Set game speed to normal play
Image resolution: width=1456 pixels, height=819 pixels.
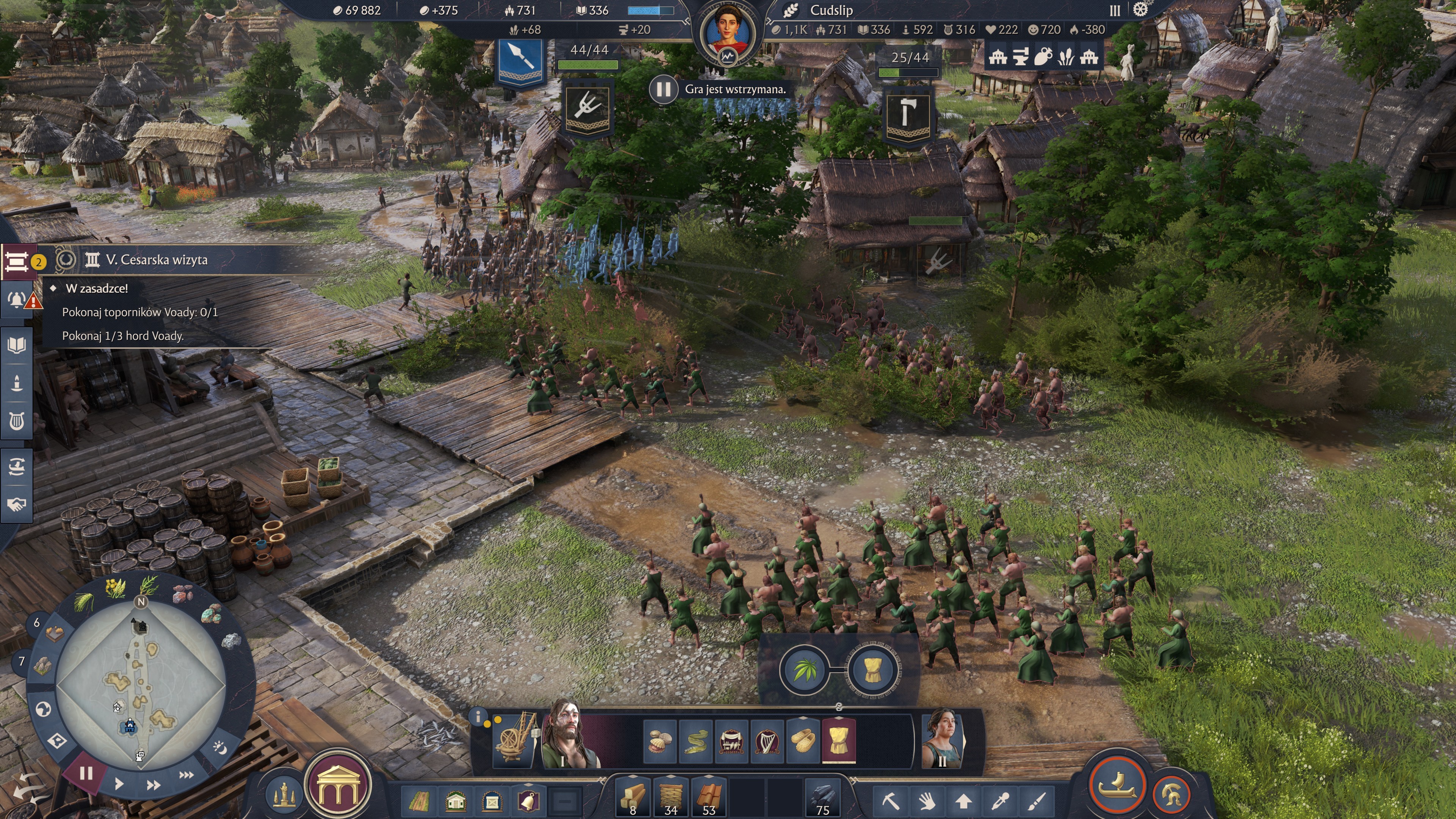119,784
